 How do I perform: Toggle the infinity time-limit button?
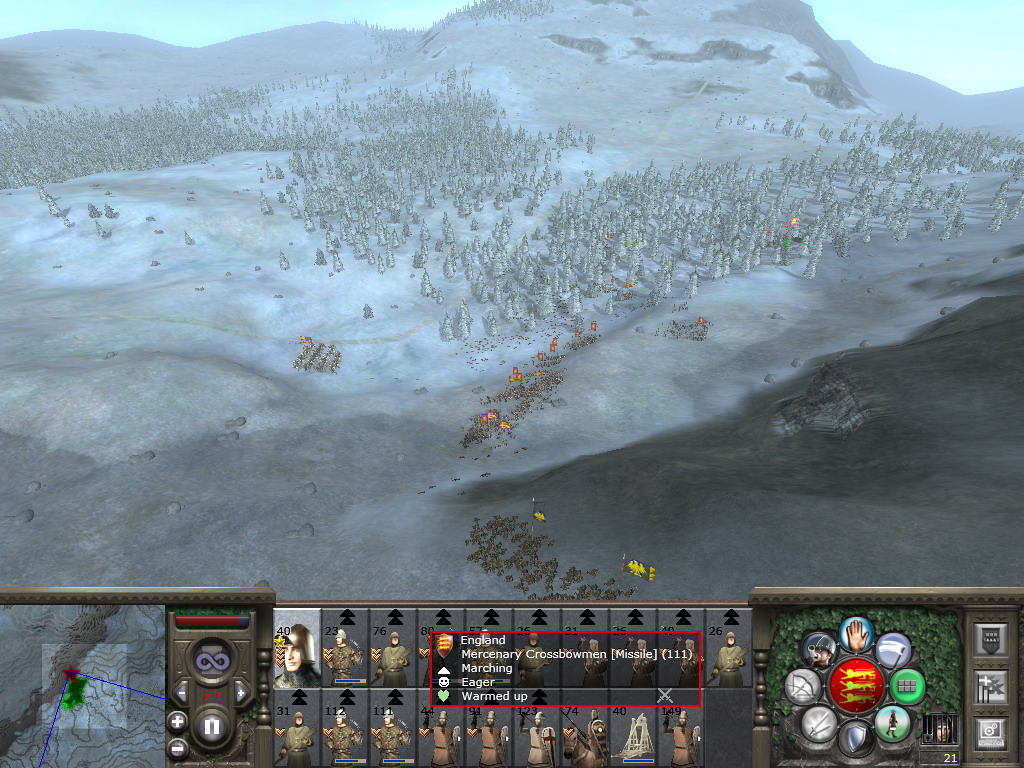click(211, 661)
